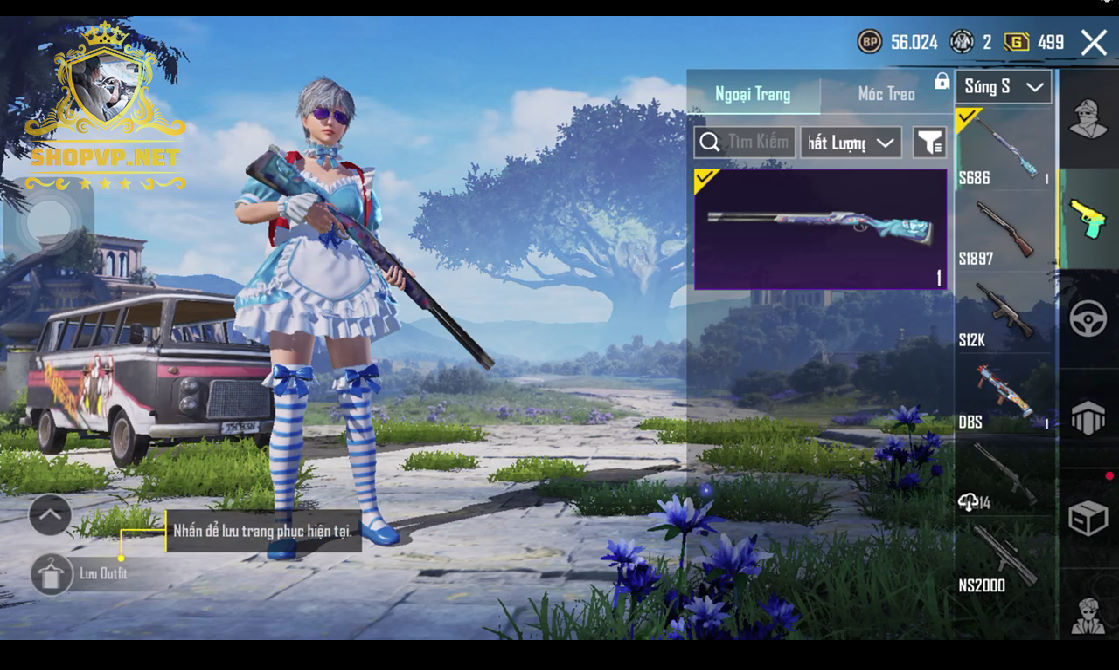The image size is (1119, 670).
Task: Open the steering wheel vehicle category
Action: tap(1088, 319)
